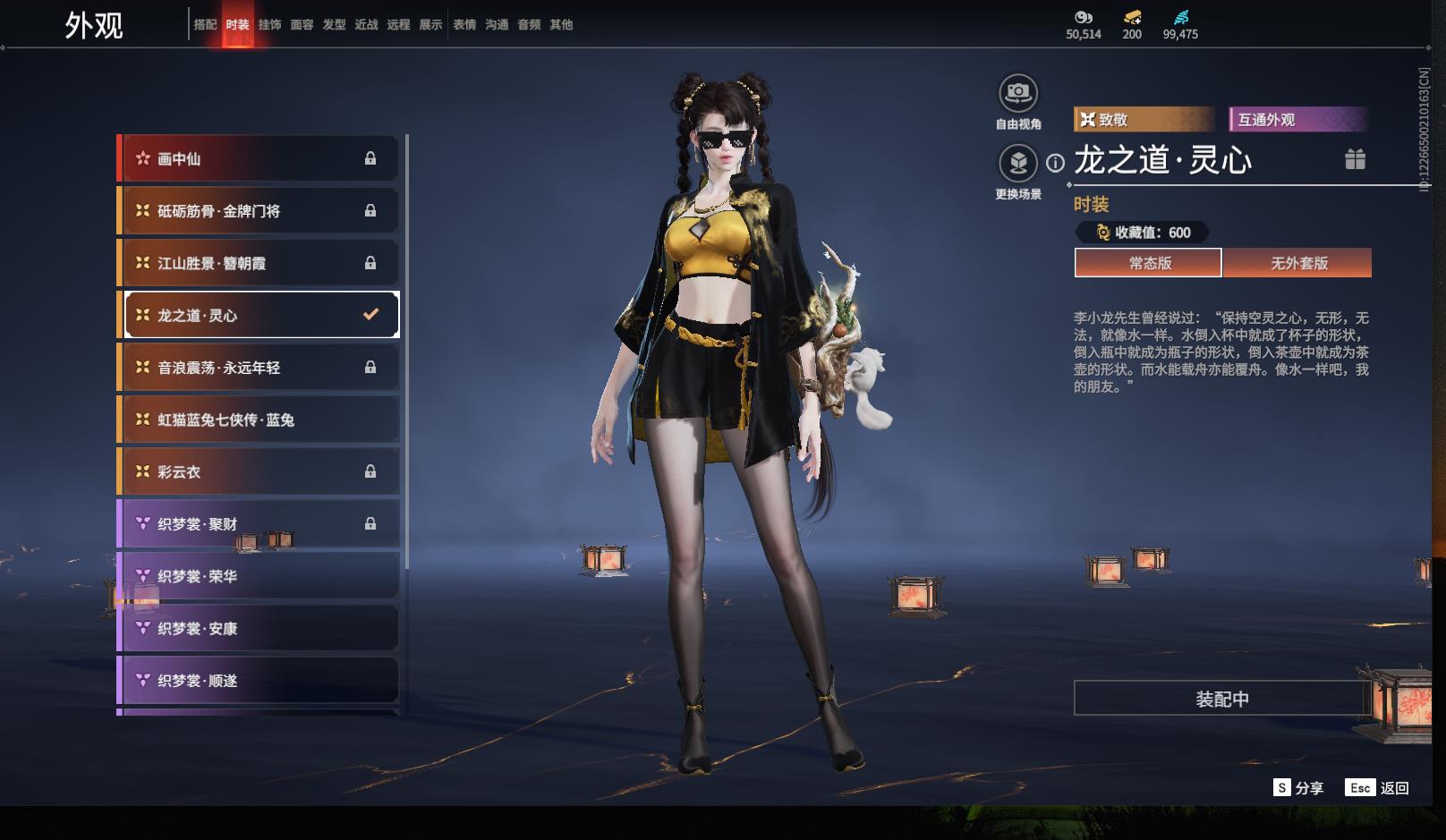Image resolution: width=1446 pixels, height=840 pixels.
Task: Select the 织梦裳·安康 outfit
Action: tap(258, 628)
